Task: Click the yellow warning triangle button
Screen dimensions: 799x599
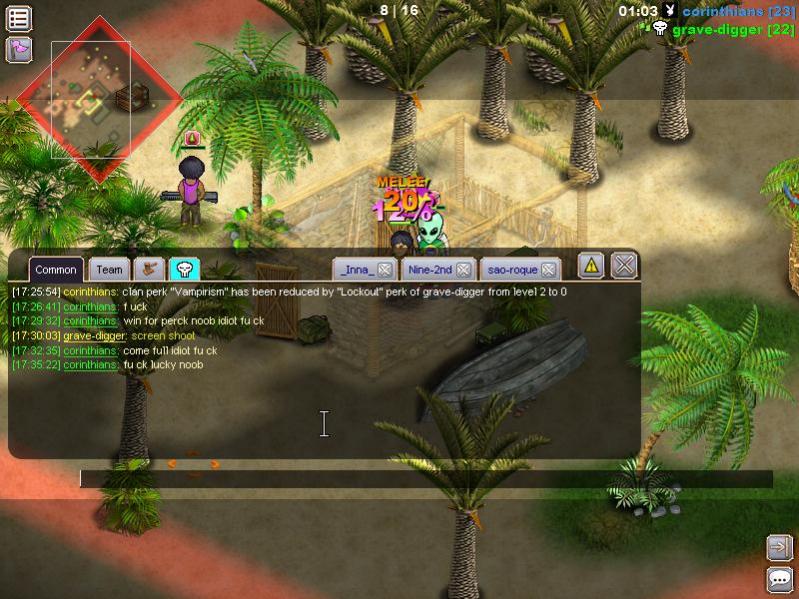Action: click(591, 266)
